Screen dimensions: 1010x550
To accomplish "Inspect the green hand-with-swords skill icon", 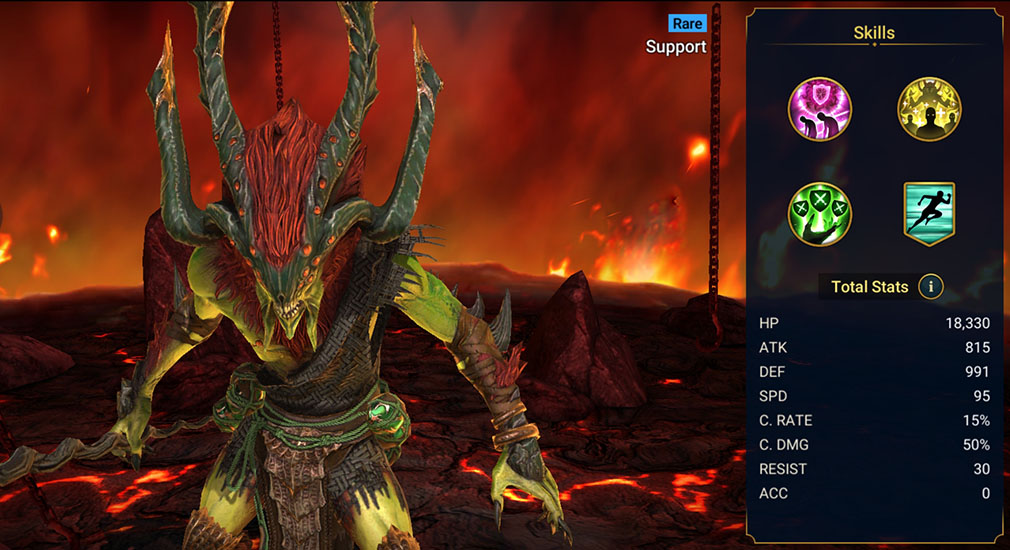I will pyautogui.click(x=820, y=214).
